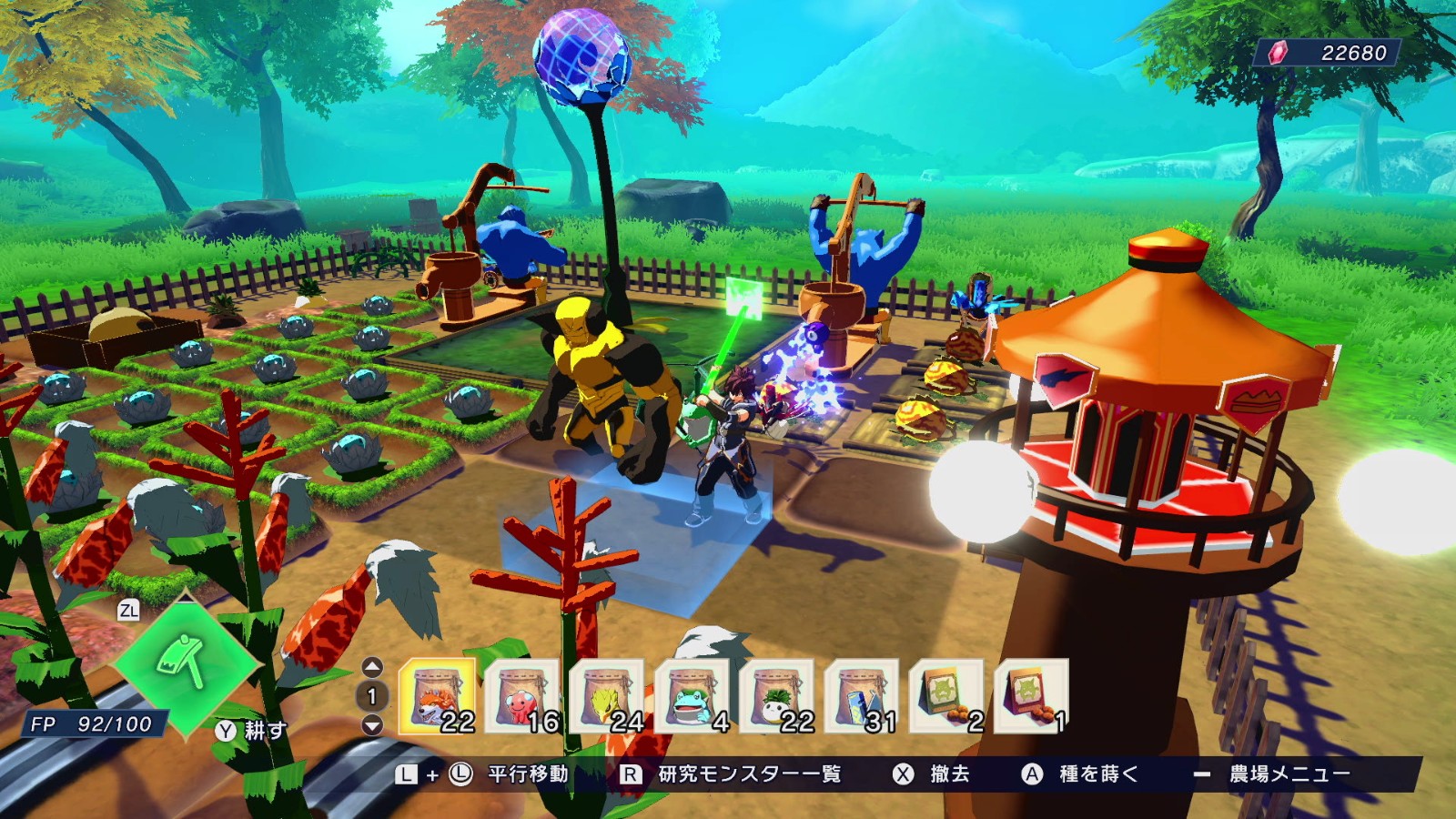Click the hotbar page number indicator
This screenshot has width=1456, height=819.
point(371,696)
